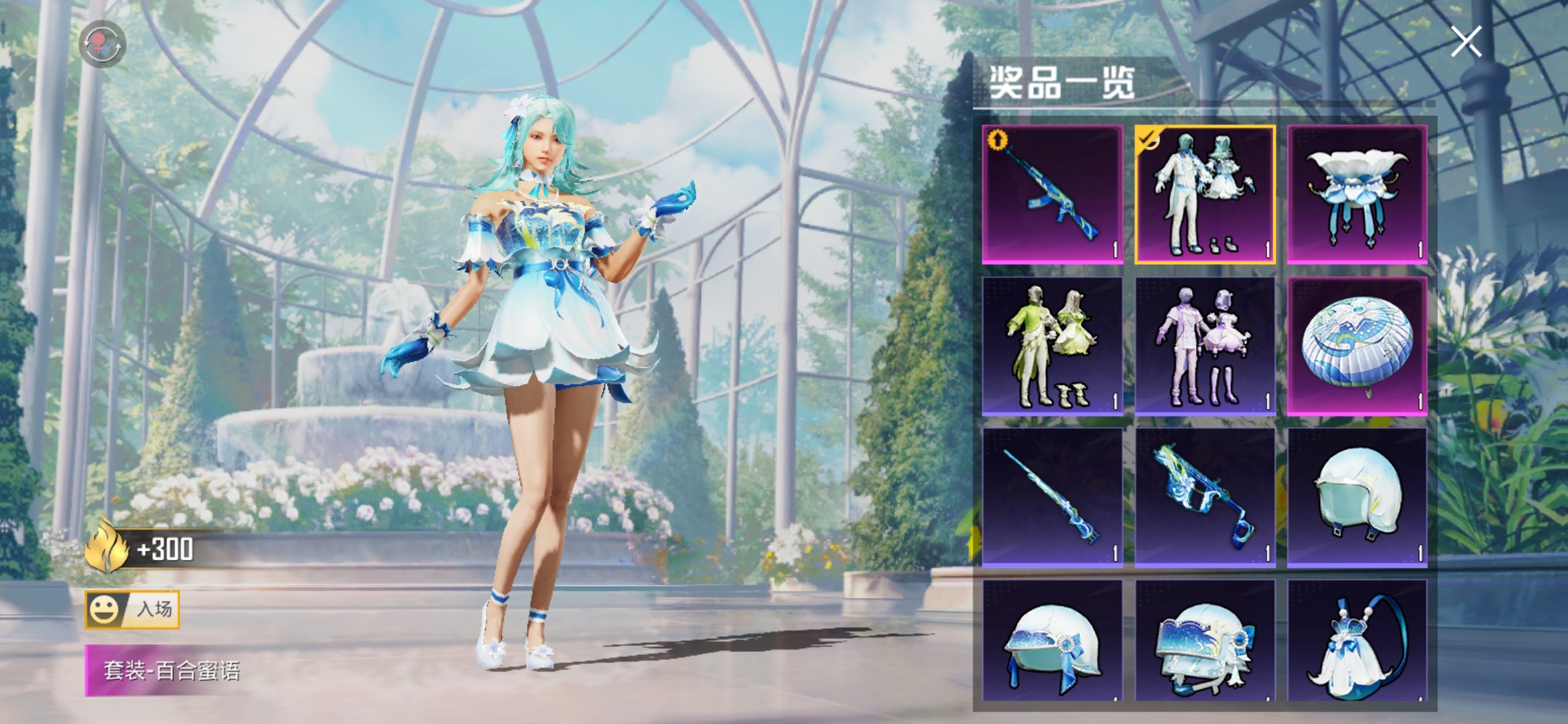The height and width of the screenshot is (724, 1568).
Task: Close the prize overview panel
Action: coord(1466,42)
